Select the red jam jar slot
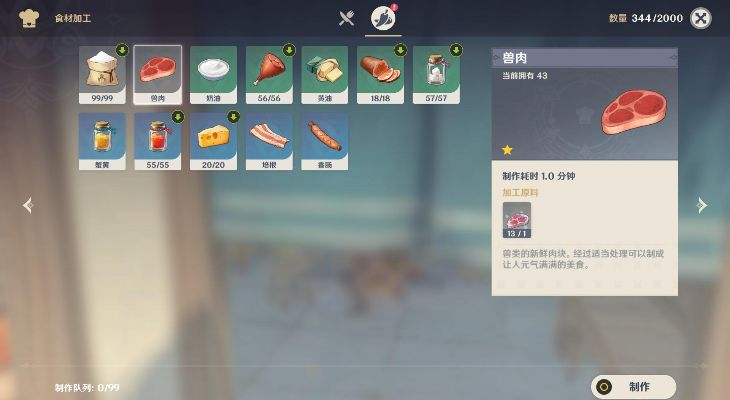The image size is (730, 400). pyautogui.click(x=158, y=139)
